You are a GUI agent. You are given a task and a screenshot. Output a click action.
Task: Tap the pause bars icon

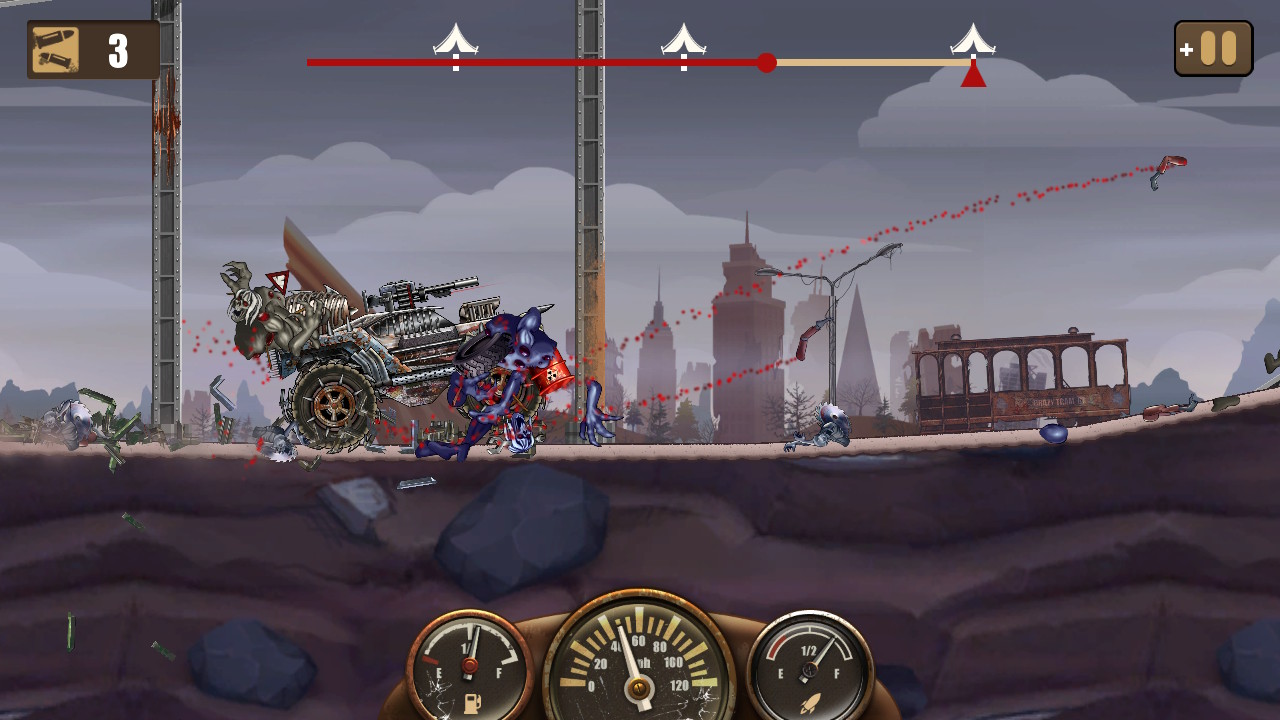click(1219, 47)
